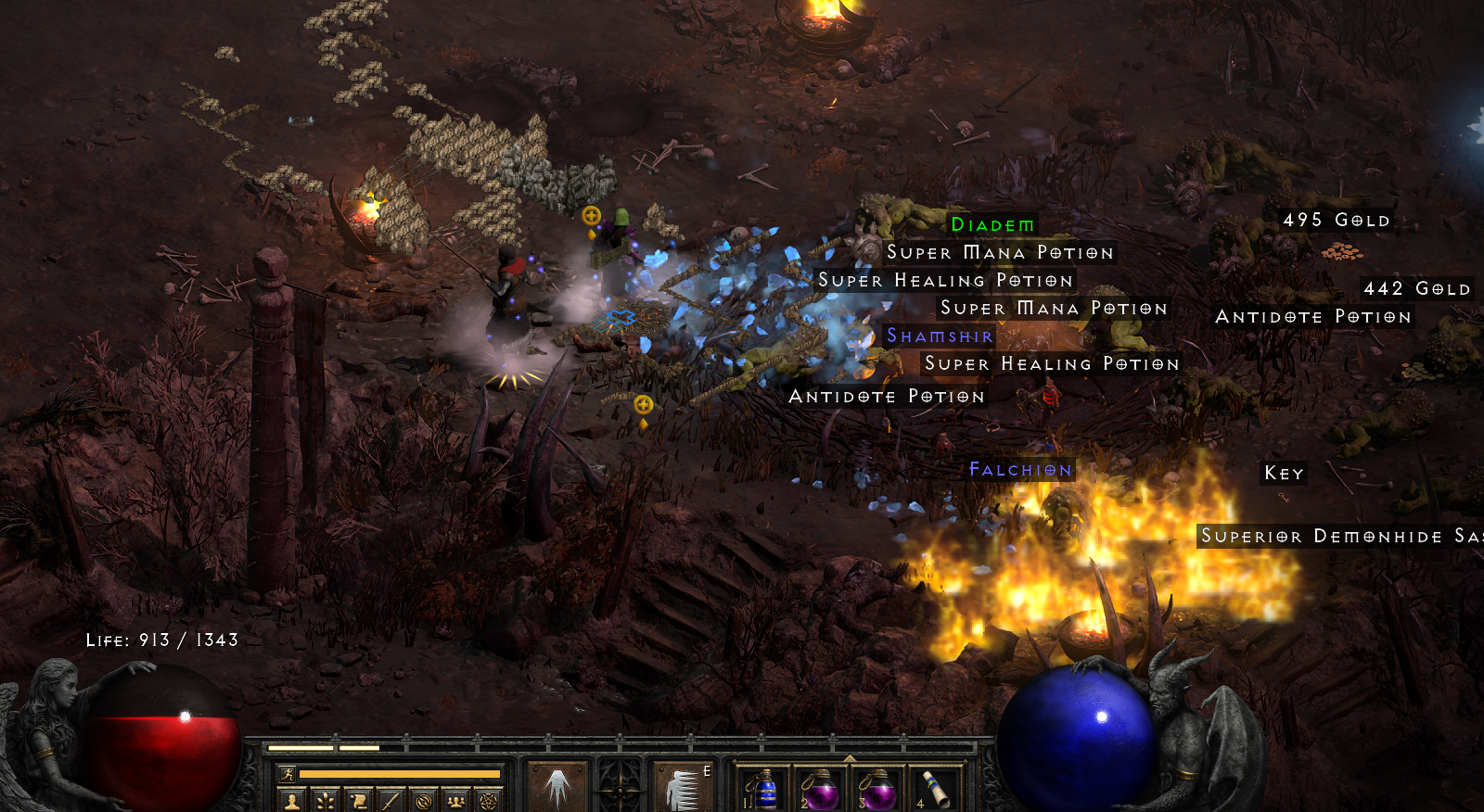The image size is (1484, 812).
Task: Click the sword icon on the mini-panel
Action: (x=390, y=802)
